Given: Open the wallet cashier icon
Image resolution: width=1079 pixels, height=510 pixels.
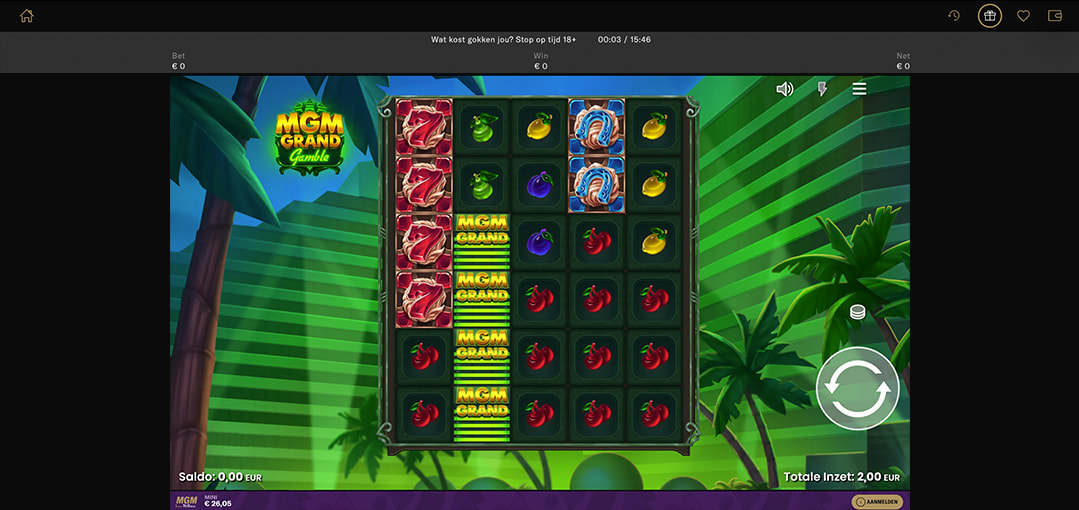Looking at the screenshot, I should [1054, 16].
